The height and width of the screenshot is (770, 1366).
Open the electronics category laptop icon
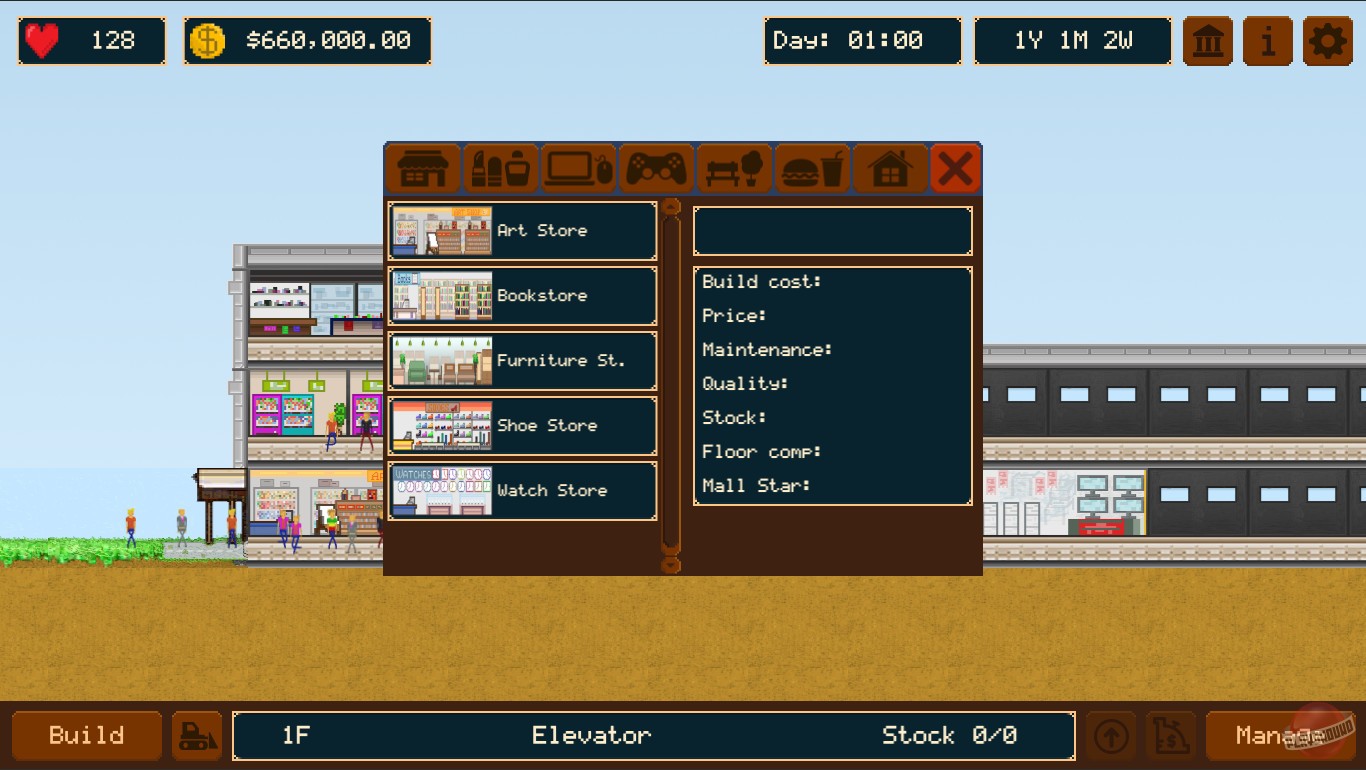pos(578,168)
